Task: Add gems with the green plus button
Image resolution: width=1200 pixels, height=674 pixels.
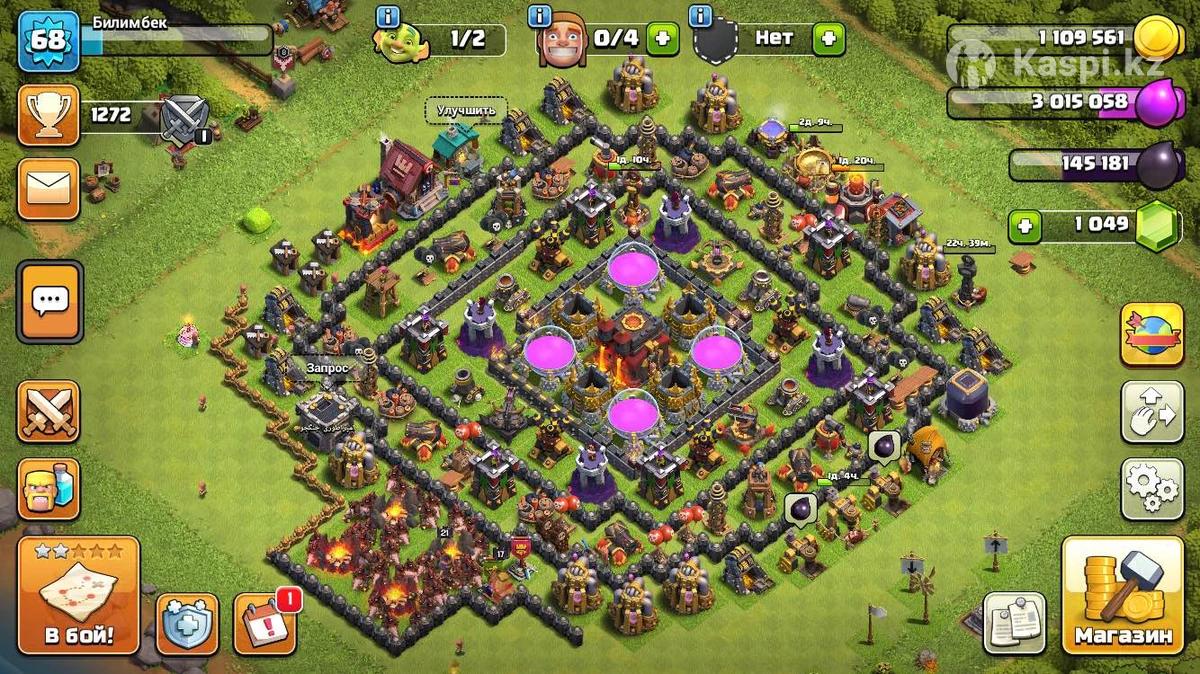Action: pos(1023,227)
